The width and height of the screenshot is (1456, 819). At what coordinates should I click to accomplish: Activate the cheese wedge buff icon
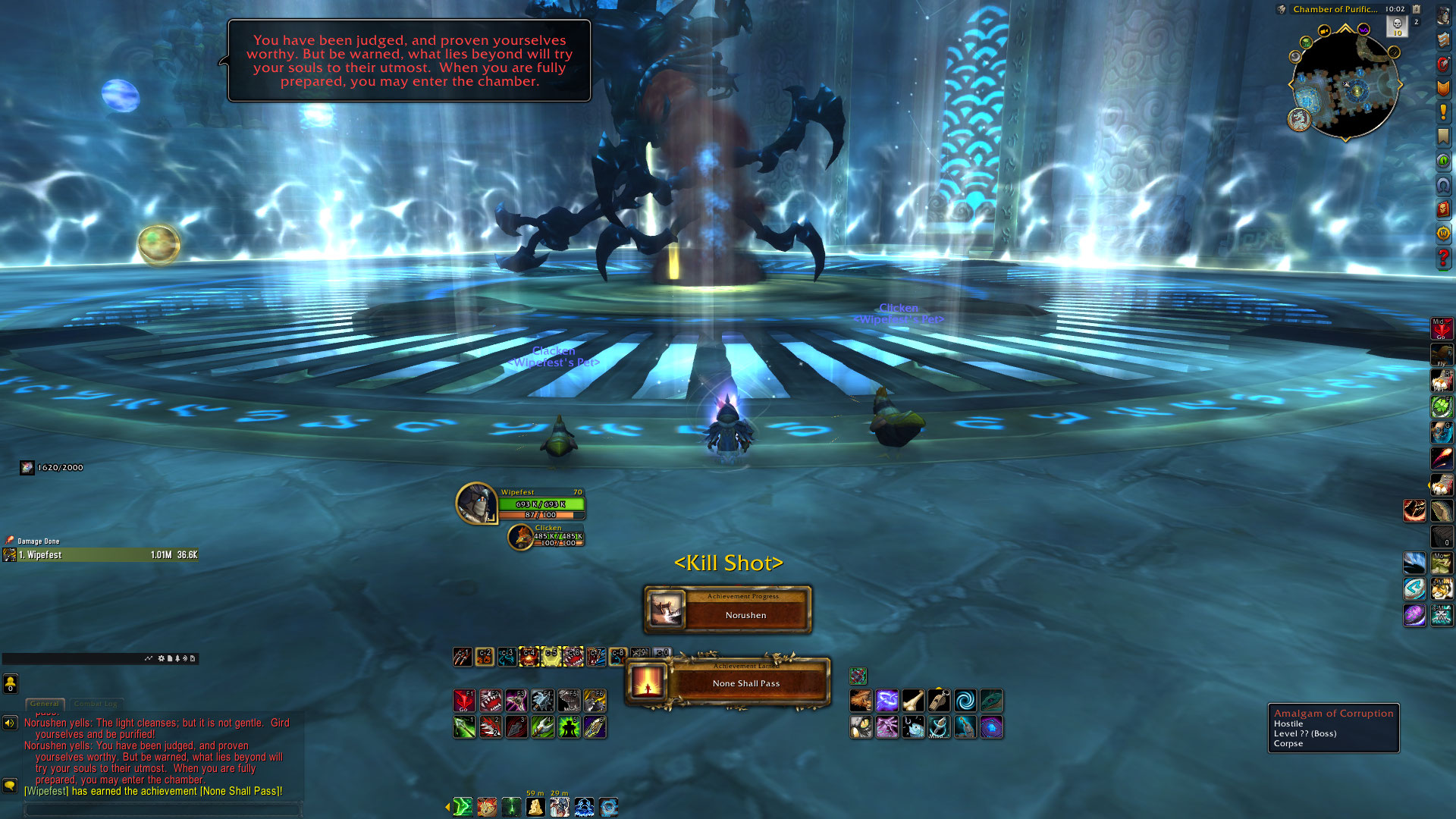(x=535, y=807)
